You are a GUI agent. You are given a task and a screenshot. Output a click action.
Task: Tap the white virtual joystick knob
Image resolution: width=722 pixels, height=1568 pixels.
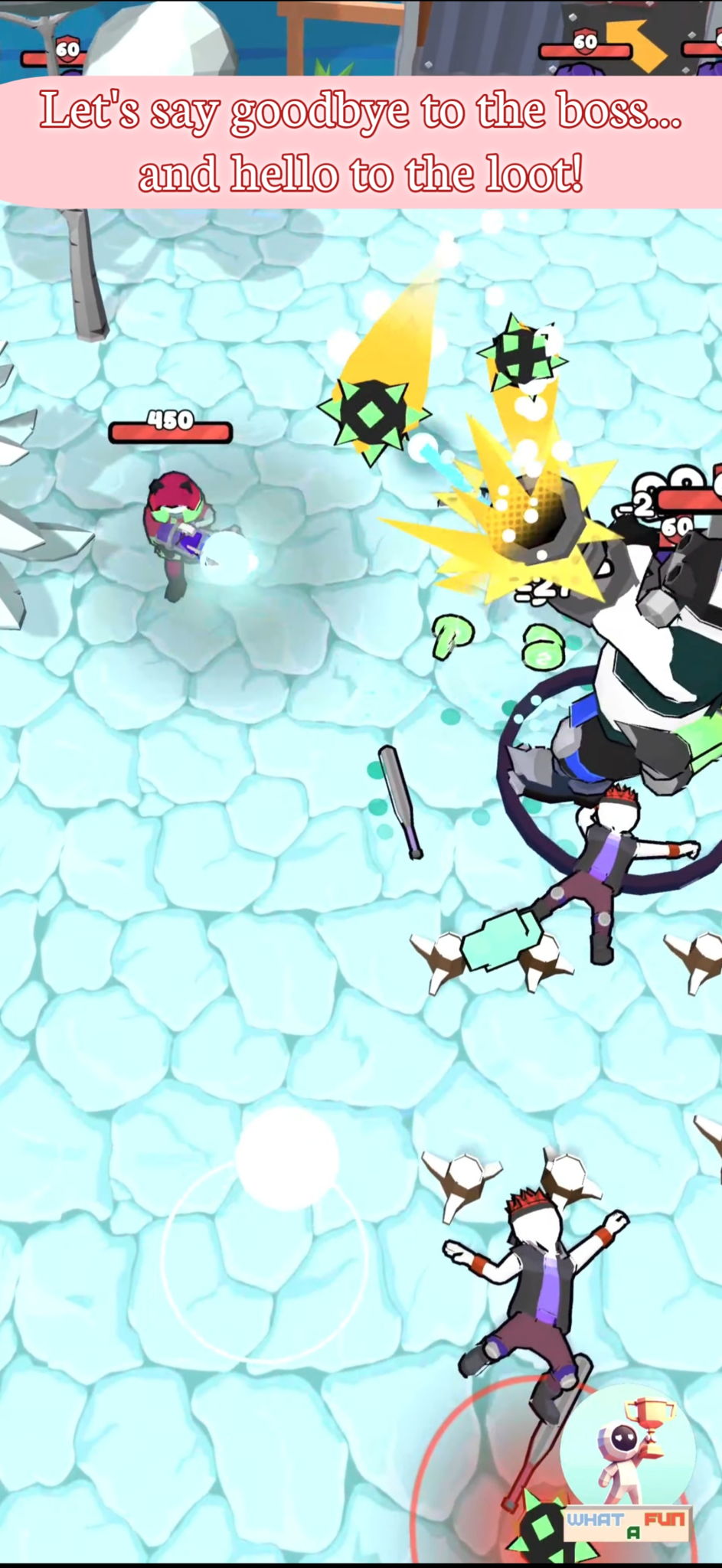point(287,1158)
